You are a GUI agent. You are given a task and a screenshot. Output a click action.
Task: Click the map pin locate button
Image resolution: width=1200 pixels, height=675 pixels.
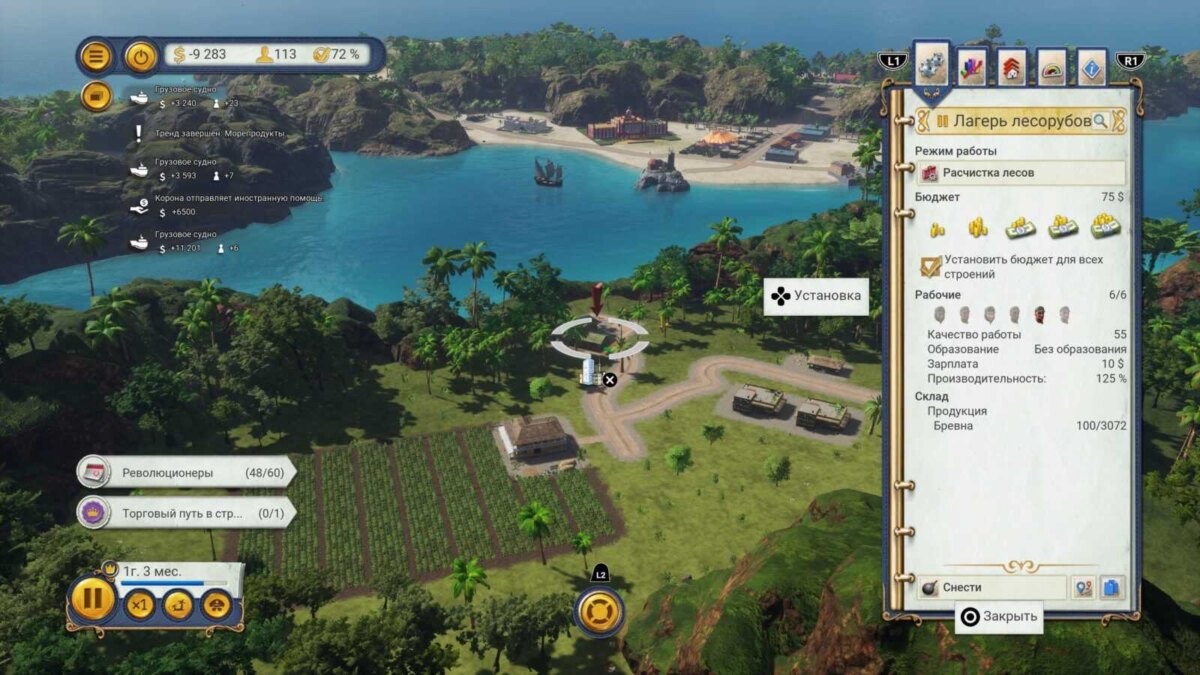[1083, 588]
